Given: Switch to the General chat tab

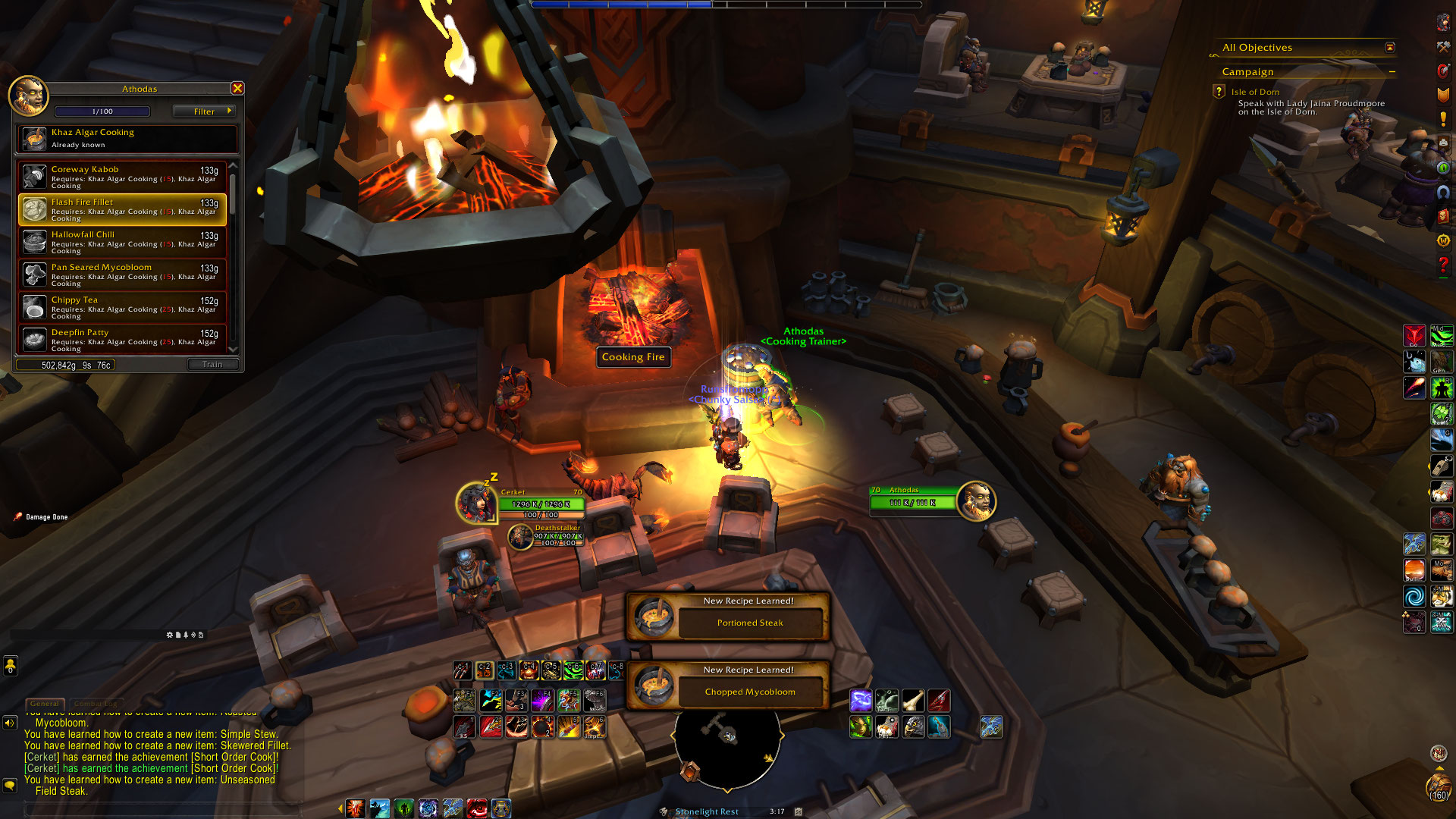Looking at the screenshot, I should [x=45, y=704].
